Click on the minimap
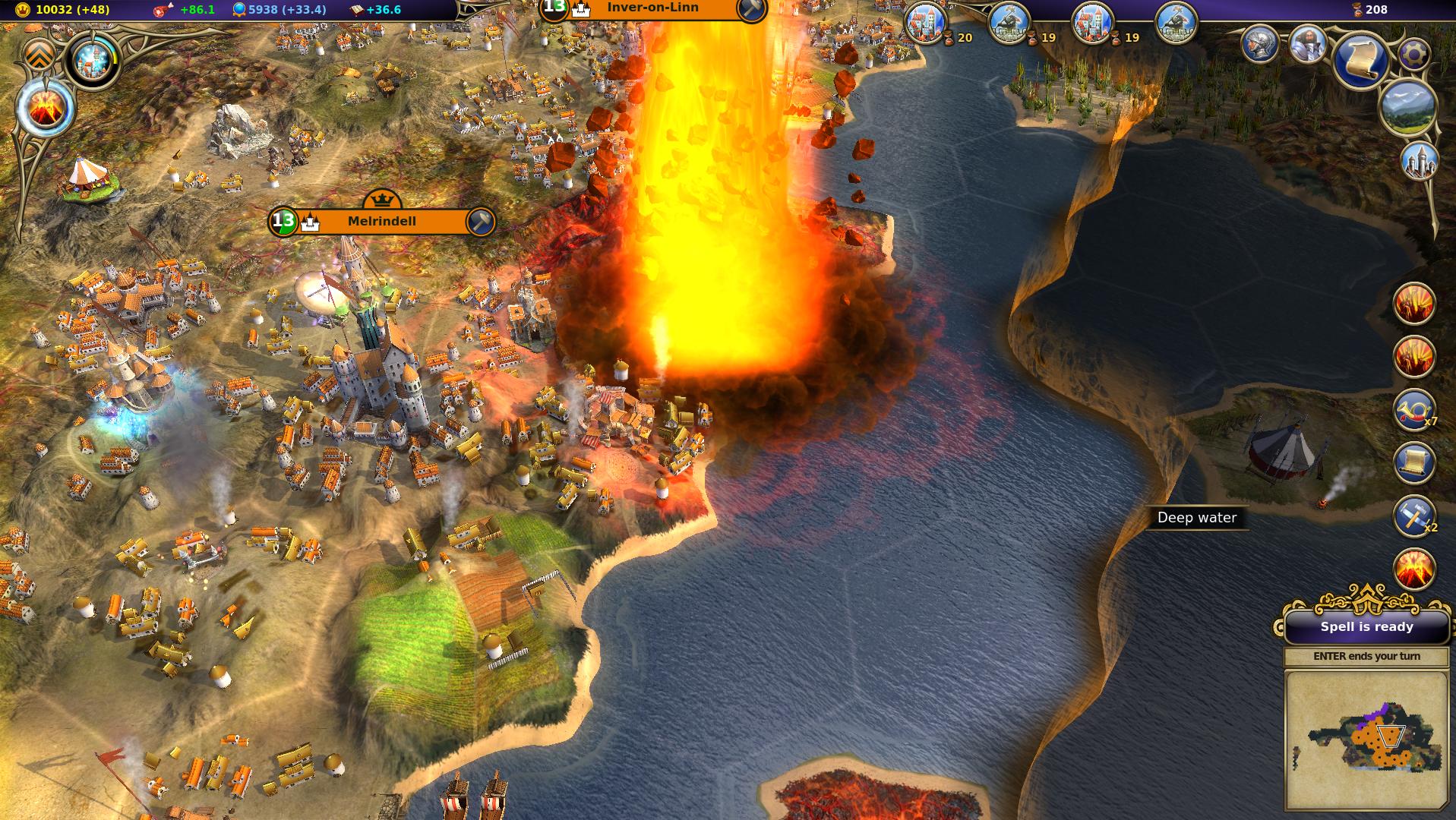This screenshot has width=1456, height=820. (x=1366, y=739)
